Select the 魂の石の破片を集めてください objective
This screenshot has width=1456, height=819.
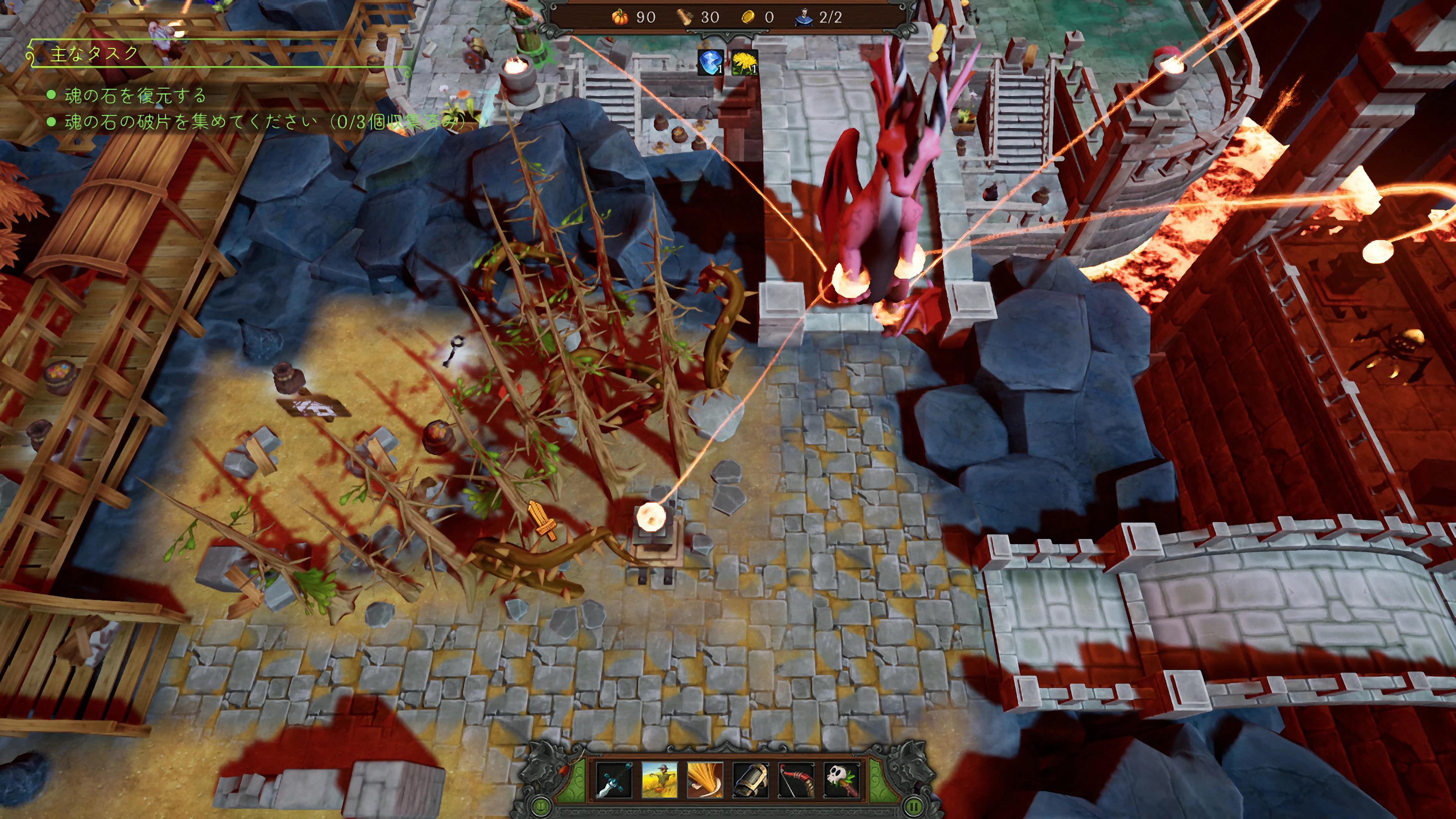pyautogui.click(x=190, y=121)
